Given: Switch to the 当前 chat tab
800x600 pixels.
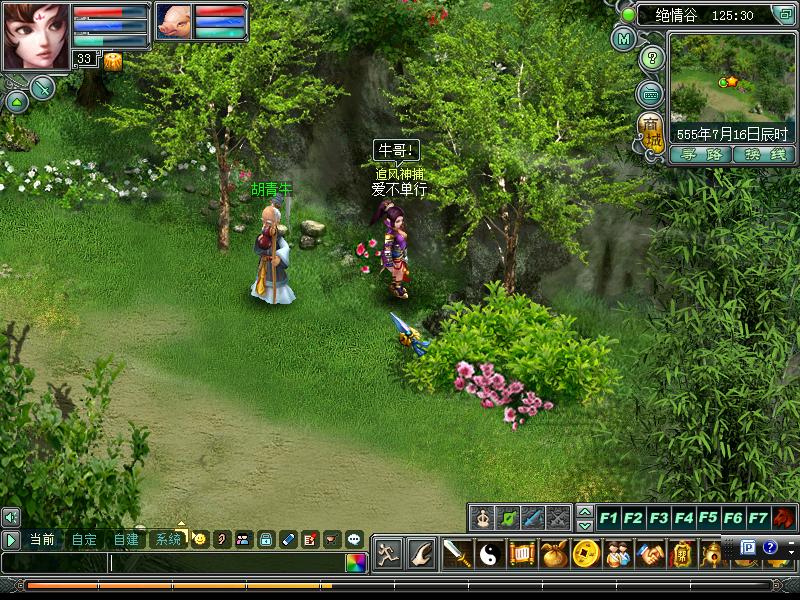Looking at the screenshot, I should [x=42, y=539].
